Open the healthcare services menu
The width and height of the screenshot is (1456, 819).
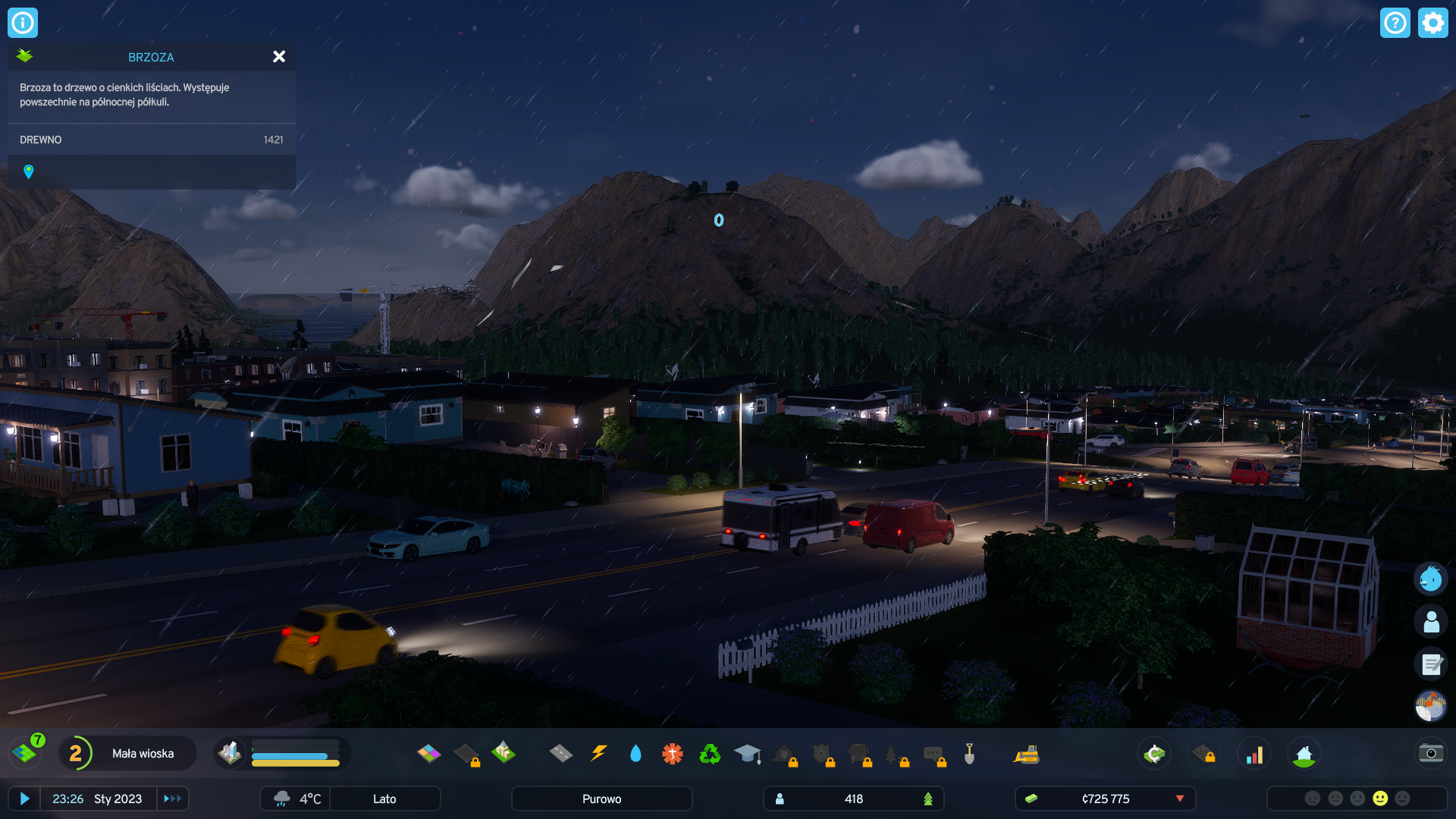(x=672, y=753)
